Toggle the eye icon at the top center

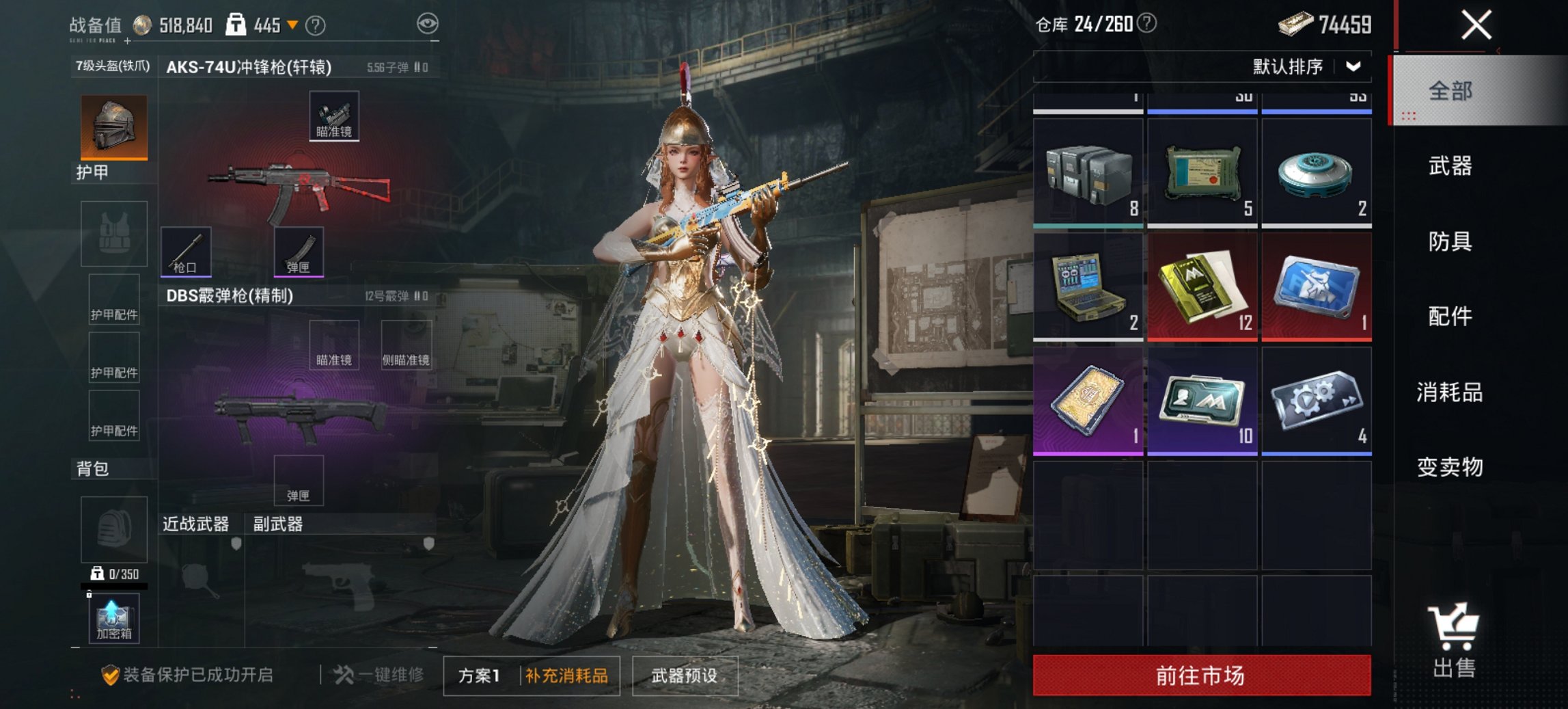(x=428, y=24)
